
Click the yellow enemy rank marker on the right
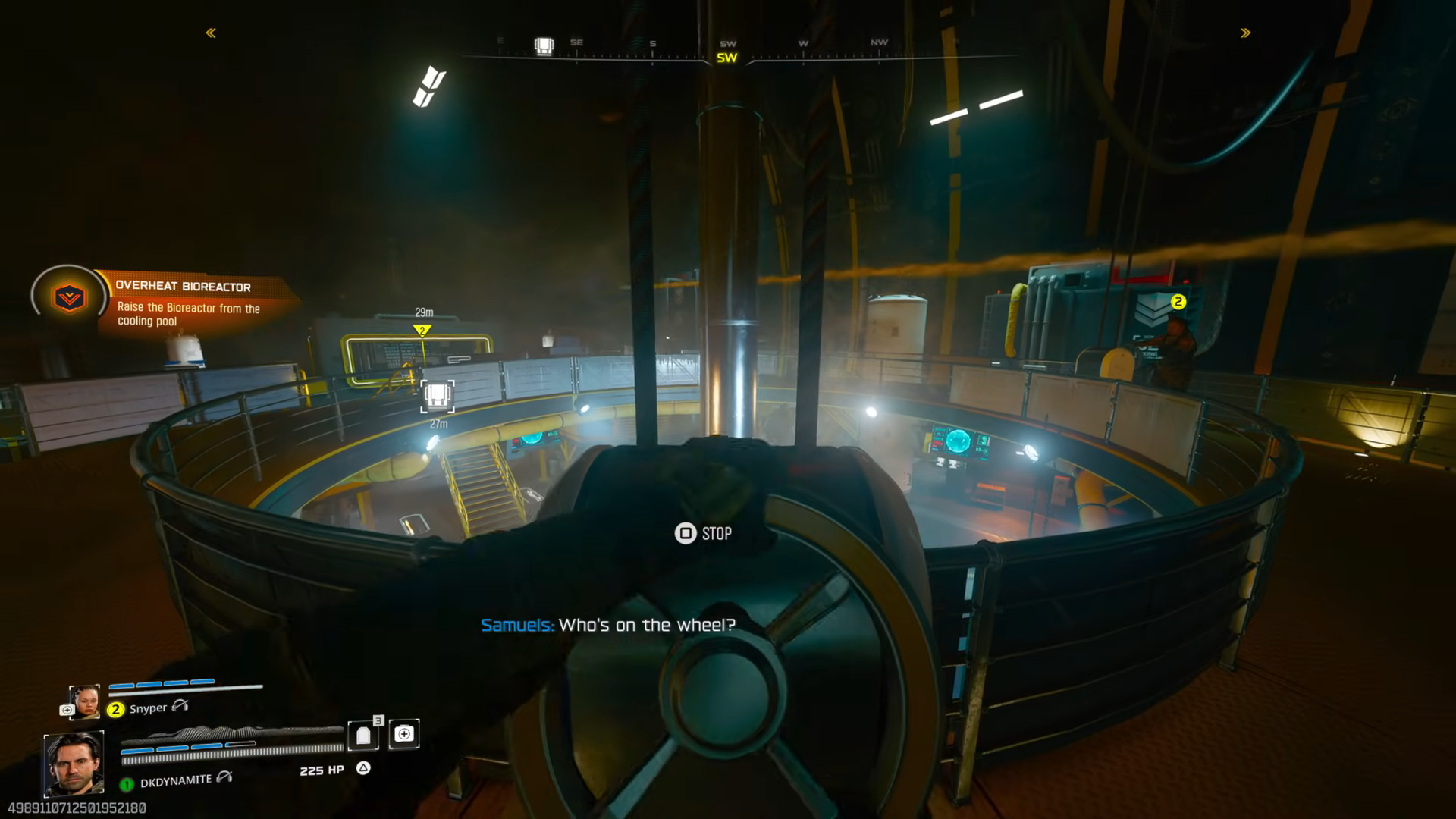click(1178, 302)
